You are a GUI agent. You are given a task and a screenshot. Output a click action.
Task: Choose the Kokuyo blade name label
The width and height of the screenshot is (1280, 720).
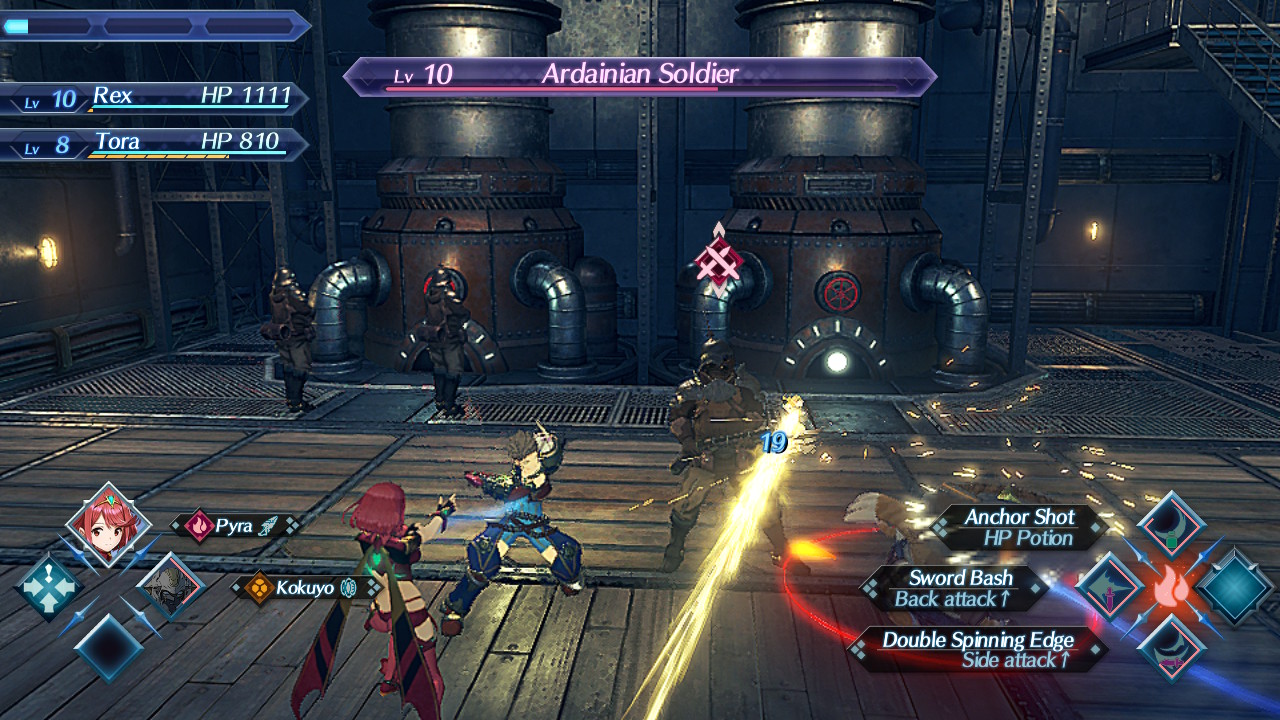click(x=306, y=588)
